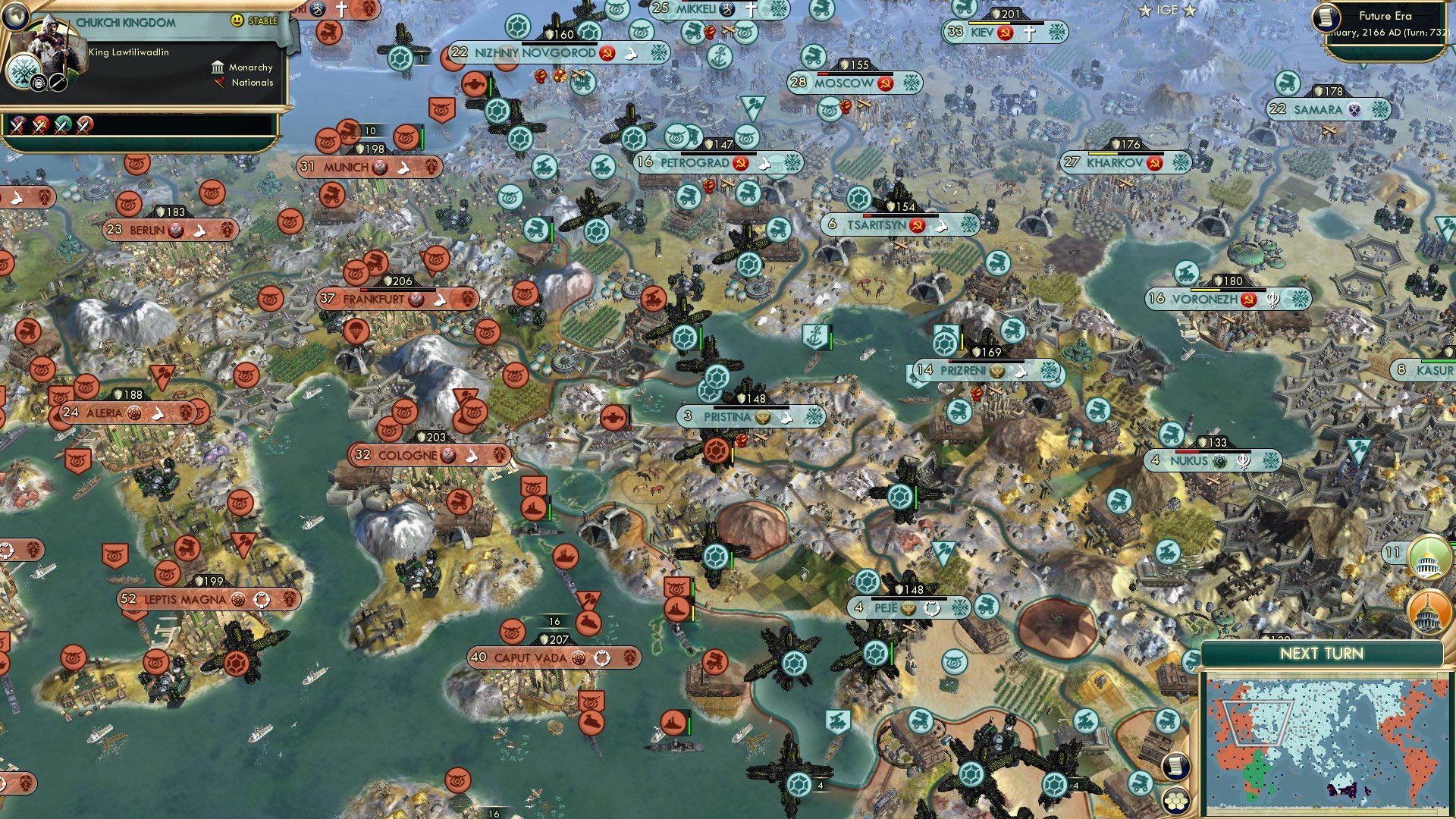1456x819 pixels.
Task: Click the snowflake civilization emblem on the leader panel
Action: 24,72
